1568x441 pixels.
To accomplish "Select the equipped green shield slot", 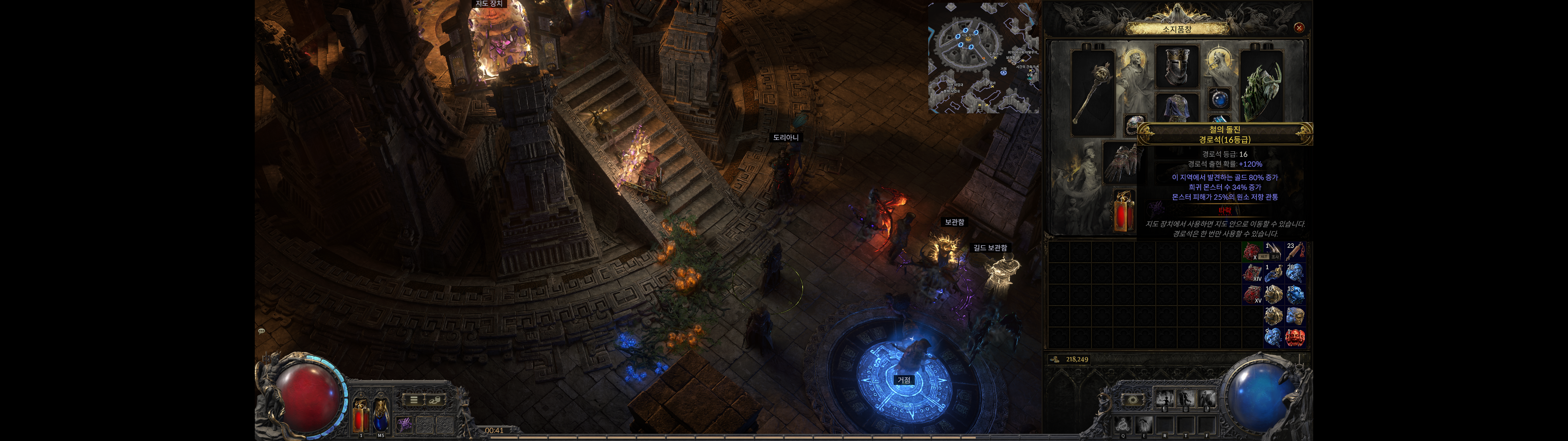I will point(1262,91).
